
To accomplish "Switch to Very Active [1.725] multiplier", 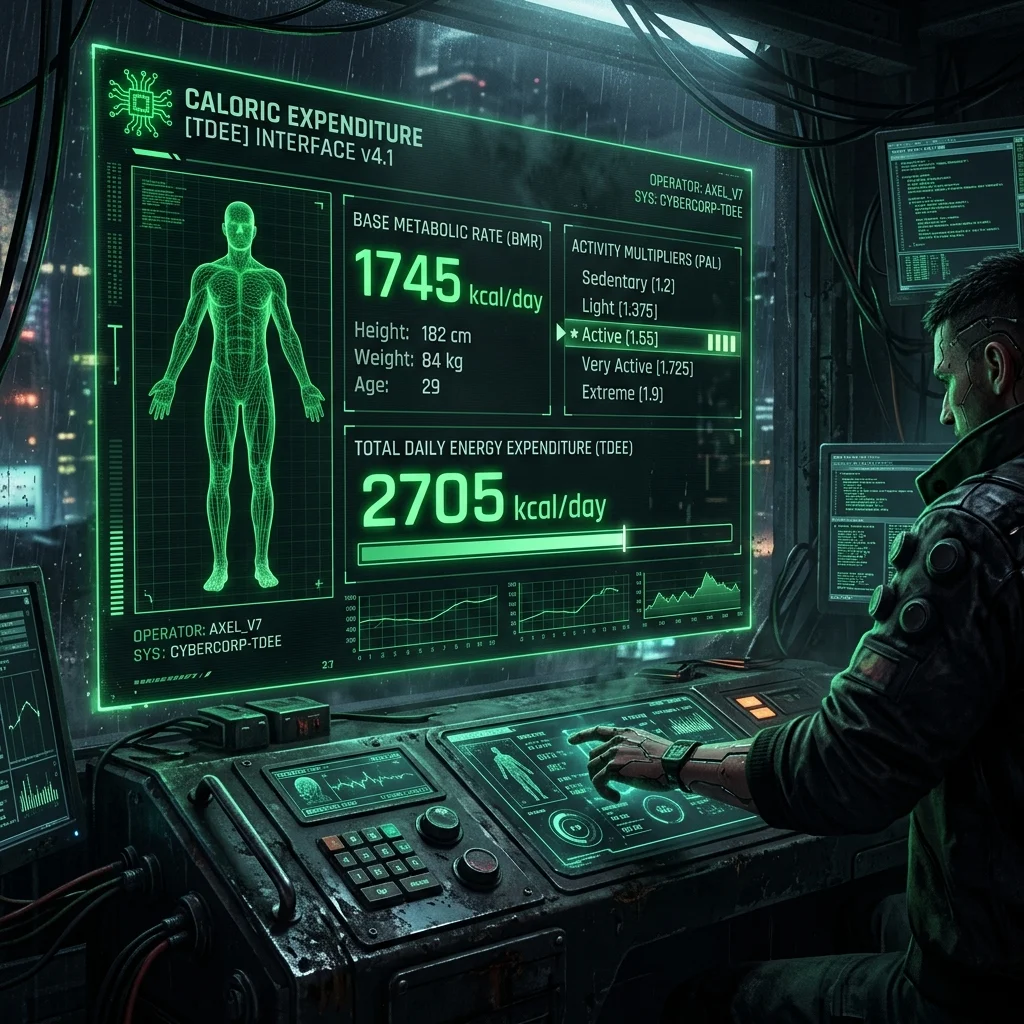I will tap(637, 367).
